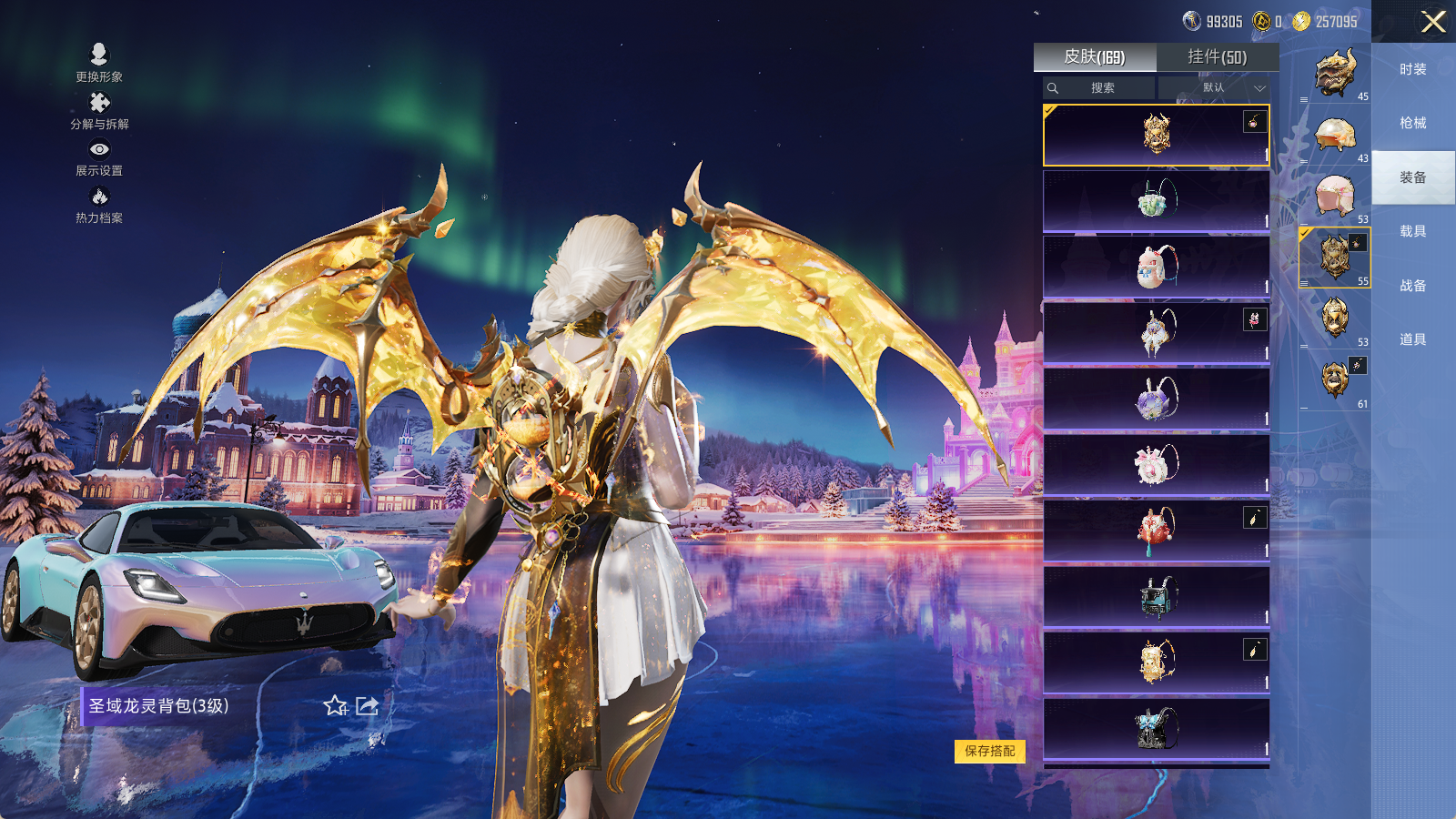This screenshot has height=819, width=1456.
Task: Open 分解与拆解 puzzle piece option
Action: [x=99, y=111]
